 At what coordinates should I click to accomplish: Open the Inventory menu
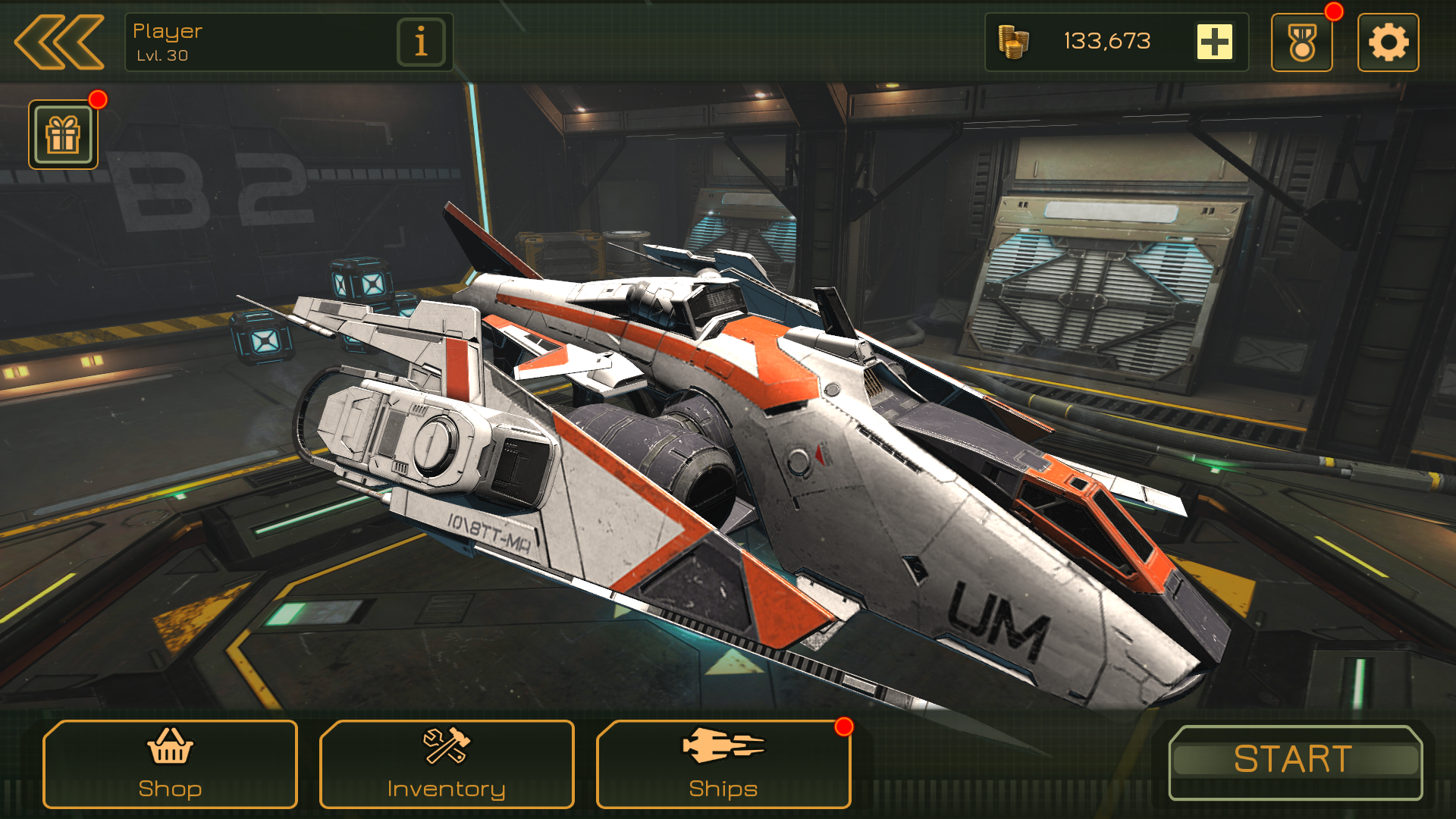446,766
